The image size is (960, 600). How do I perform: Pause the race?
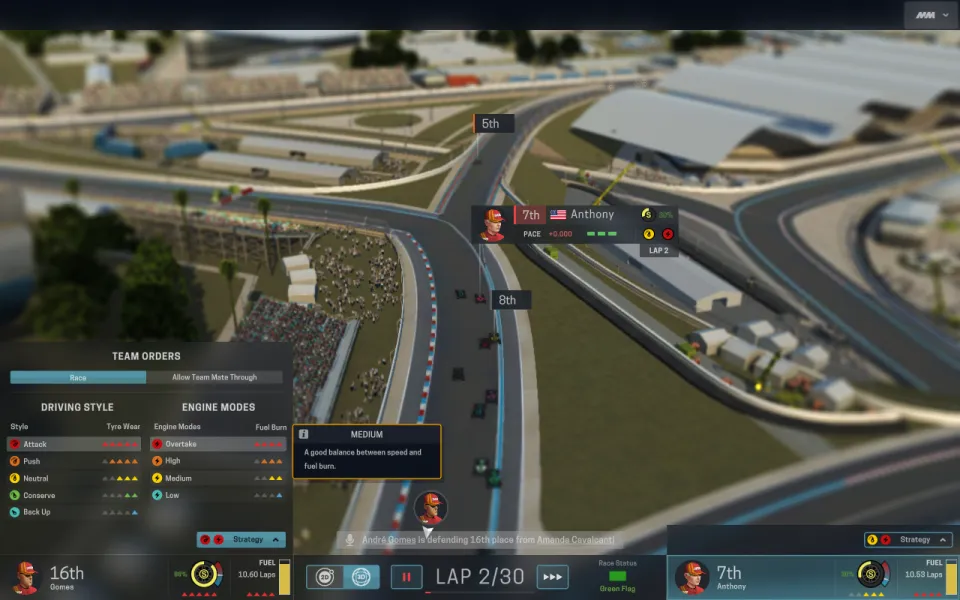coord(407,577)
